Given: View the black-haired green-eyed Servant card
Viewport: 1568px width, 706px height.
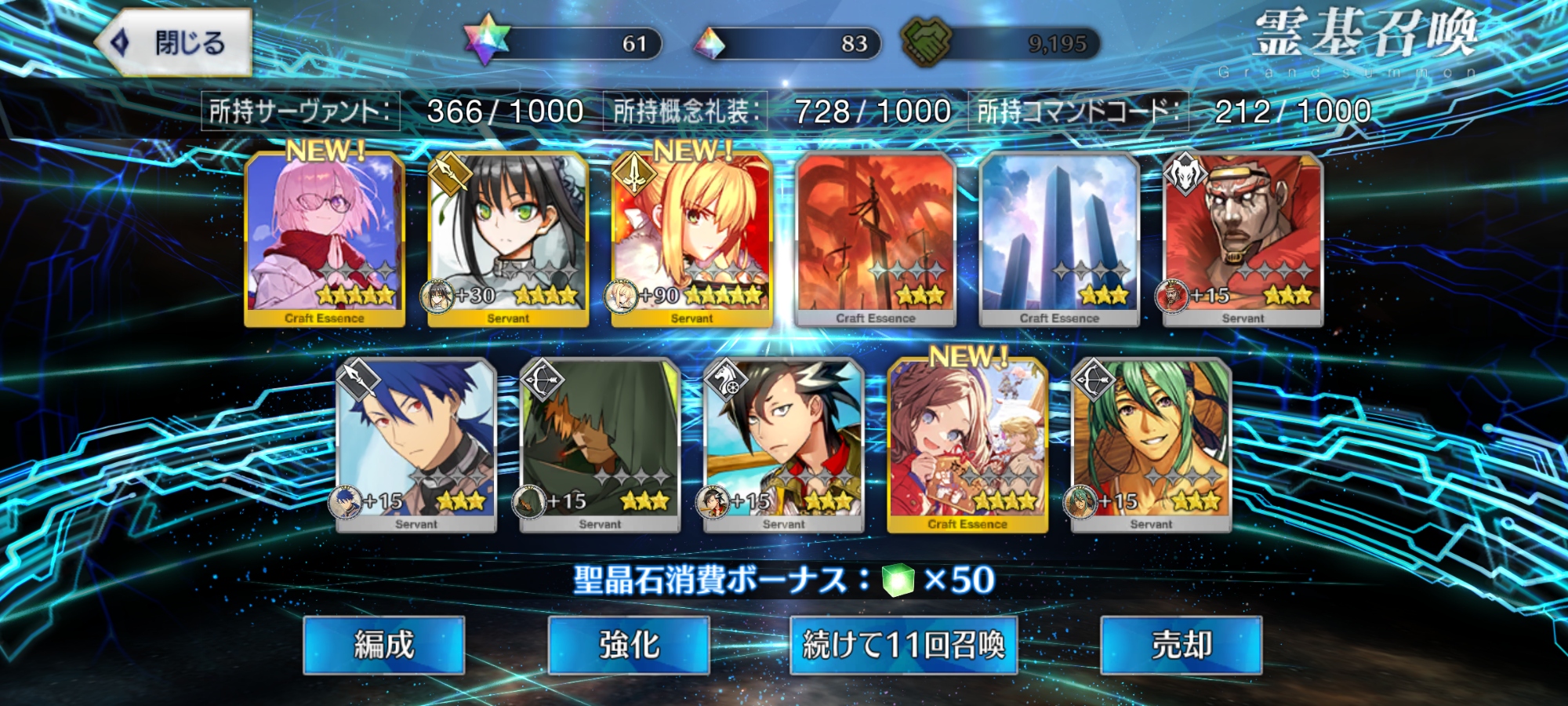Looking at the screenshot, I should (508, 238).
